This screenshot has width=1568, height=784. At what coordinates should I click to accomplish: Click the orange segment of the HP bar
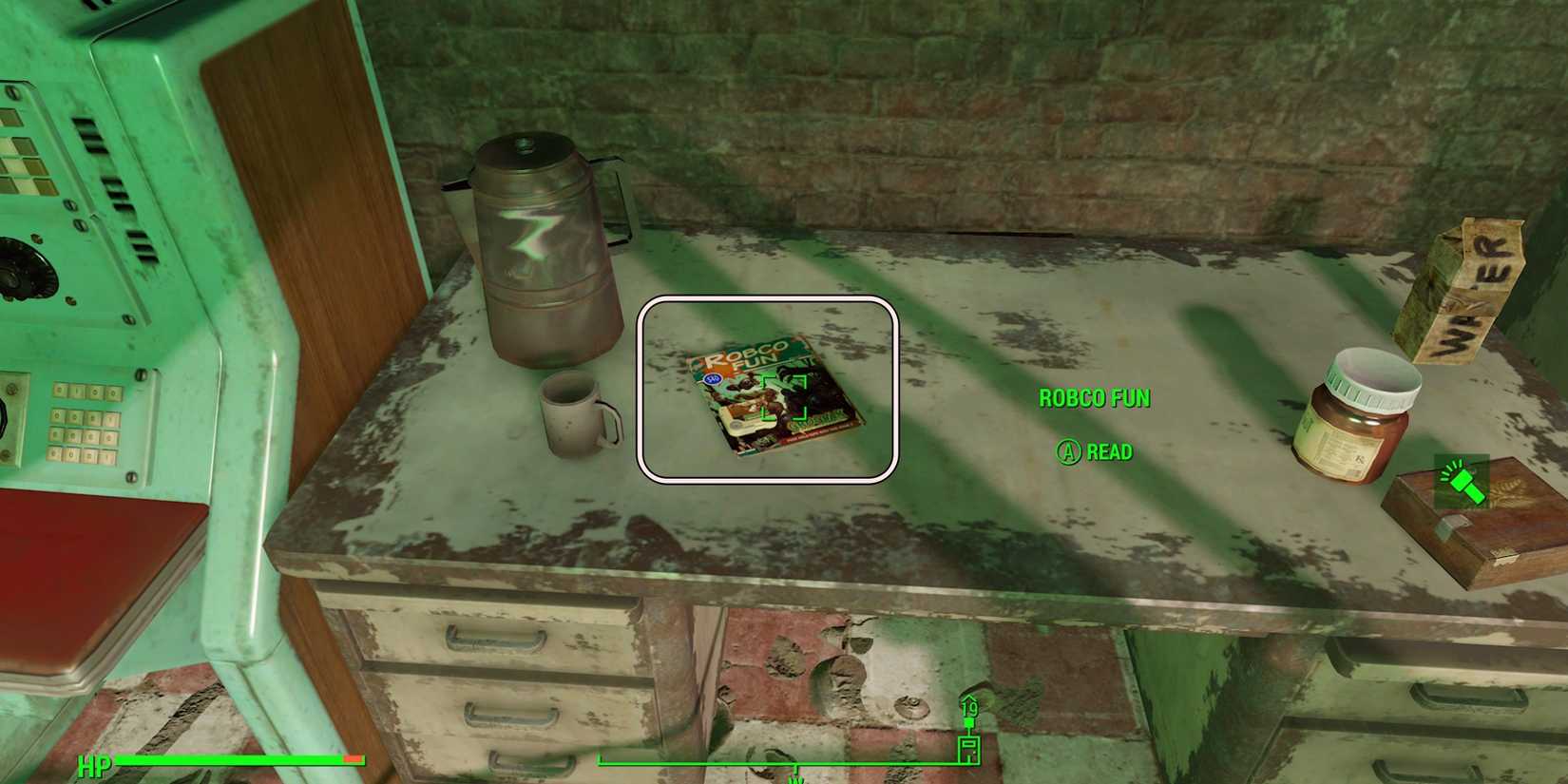coord(352,760)
